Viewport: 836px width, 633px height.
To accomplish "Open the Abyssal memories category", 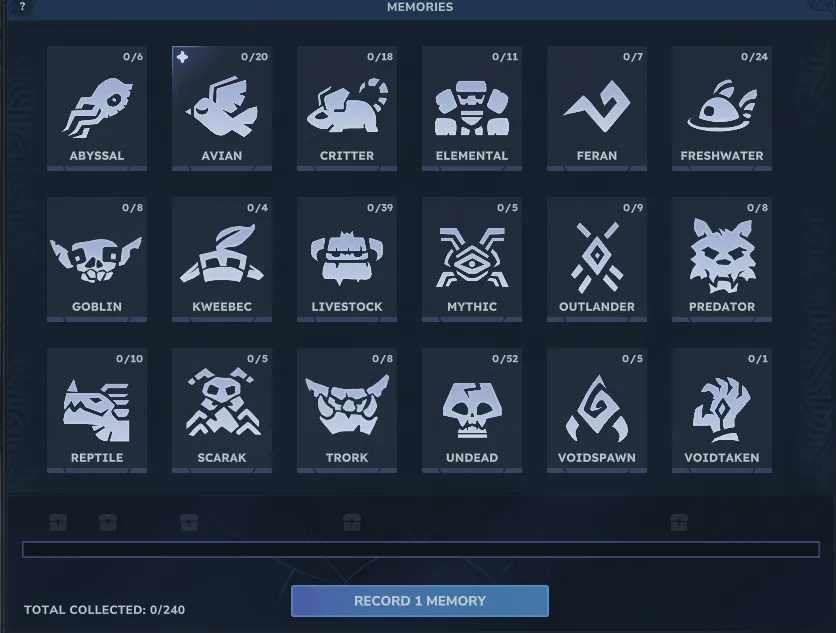I will pos(97,108).
